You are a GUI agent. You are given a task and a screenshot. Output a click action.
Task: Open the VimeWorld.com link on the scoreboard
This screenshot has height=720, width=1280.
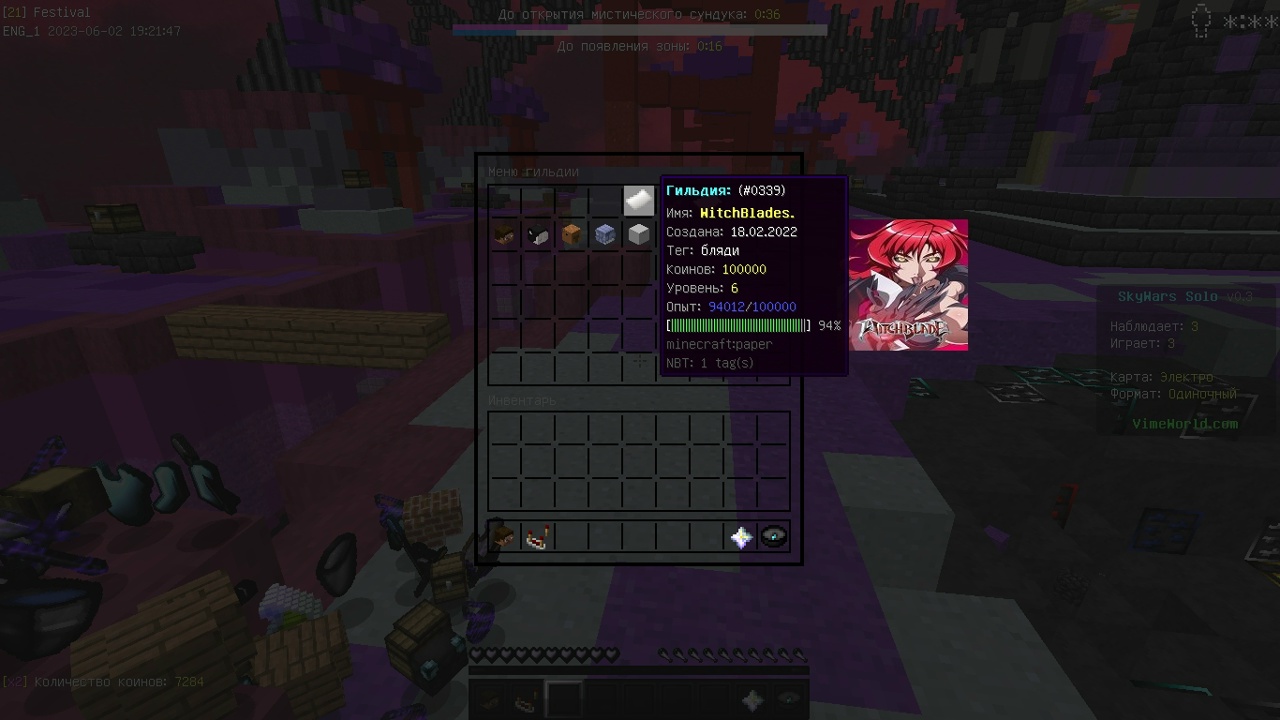(x=1188, y=423)
